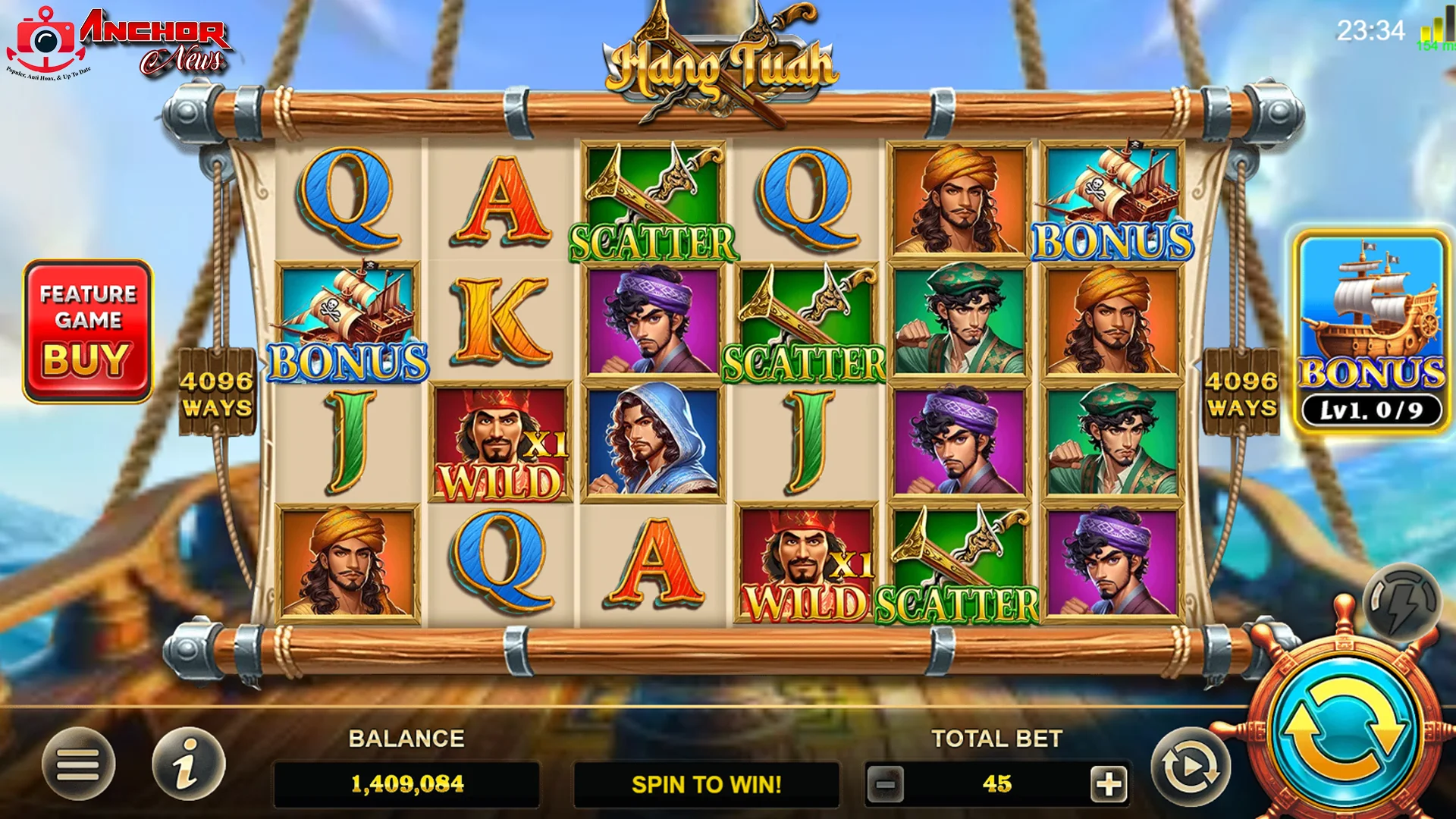Buy the Feature Game
Image resolution: width=1456 pixels, height=819 pixels.
[x=88, y=331]
